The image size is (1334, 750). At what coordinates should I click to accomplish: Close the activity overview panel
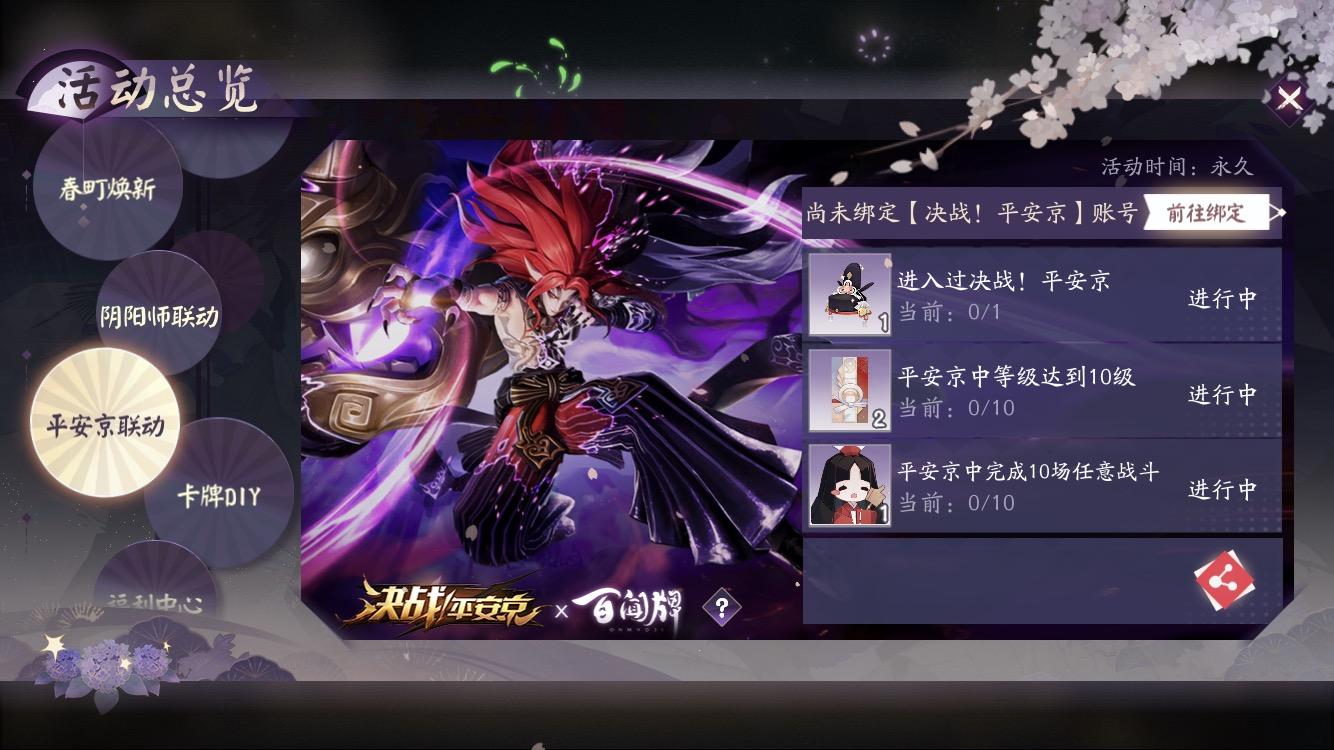coord(1290,99)
